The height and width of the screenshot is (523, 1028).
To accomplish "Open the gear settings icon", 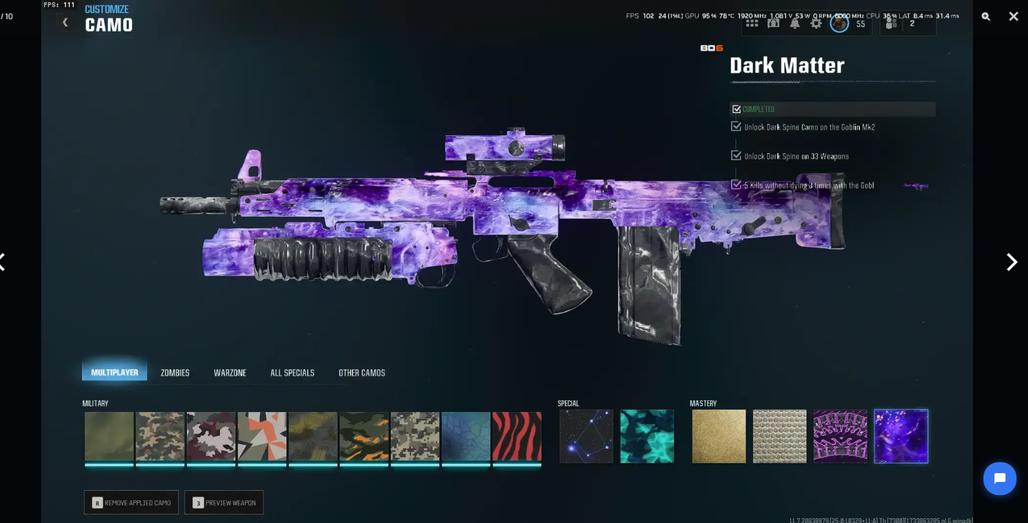I will pyautogui.click(x=816, y=23).
